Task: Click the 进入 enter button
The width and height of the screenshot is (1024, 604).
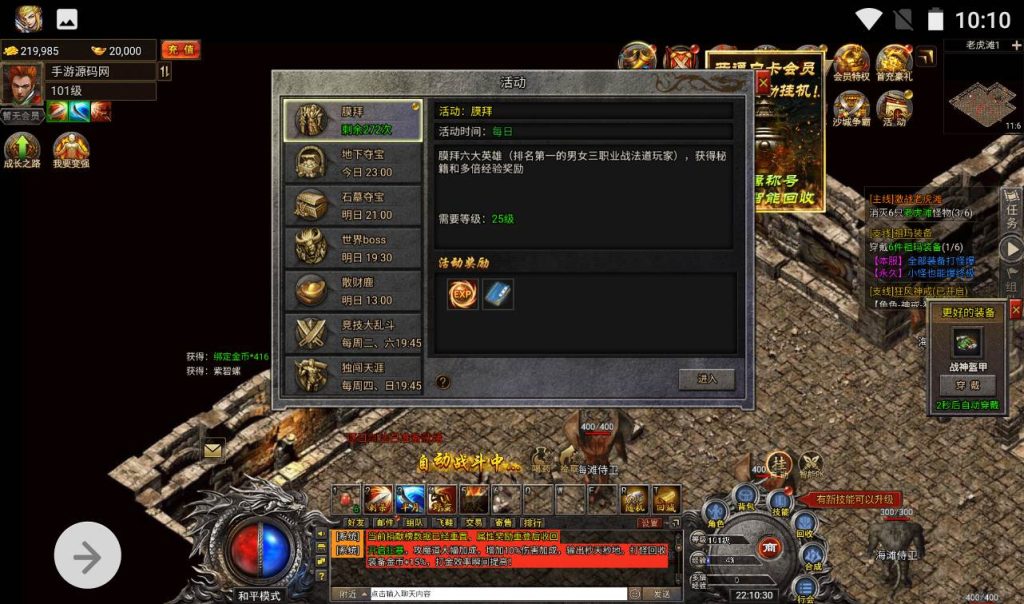Action: pyautogui.click(x=706, y=379)
